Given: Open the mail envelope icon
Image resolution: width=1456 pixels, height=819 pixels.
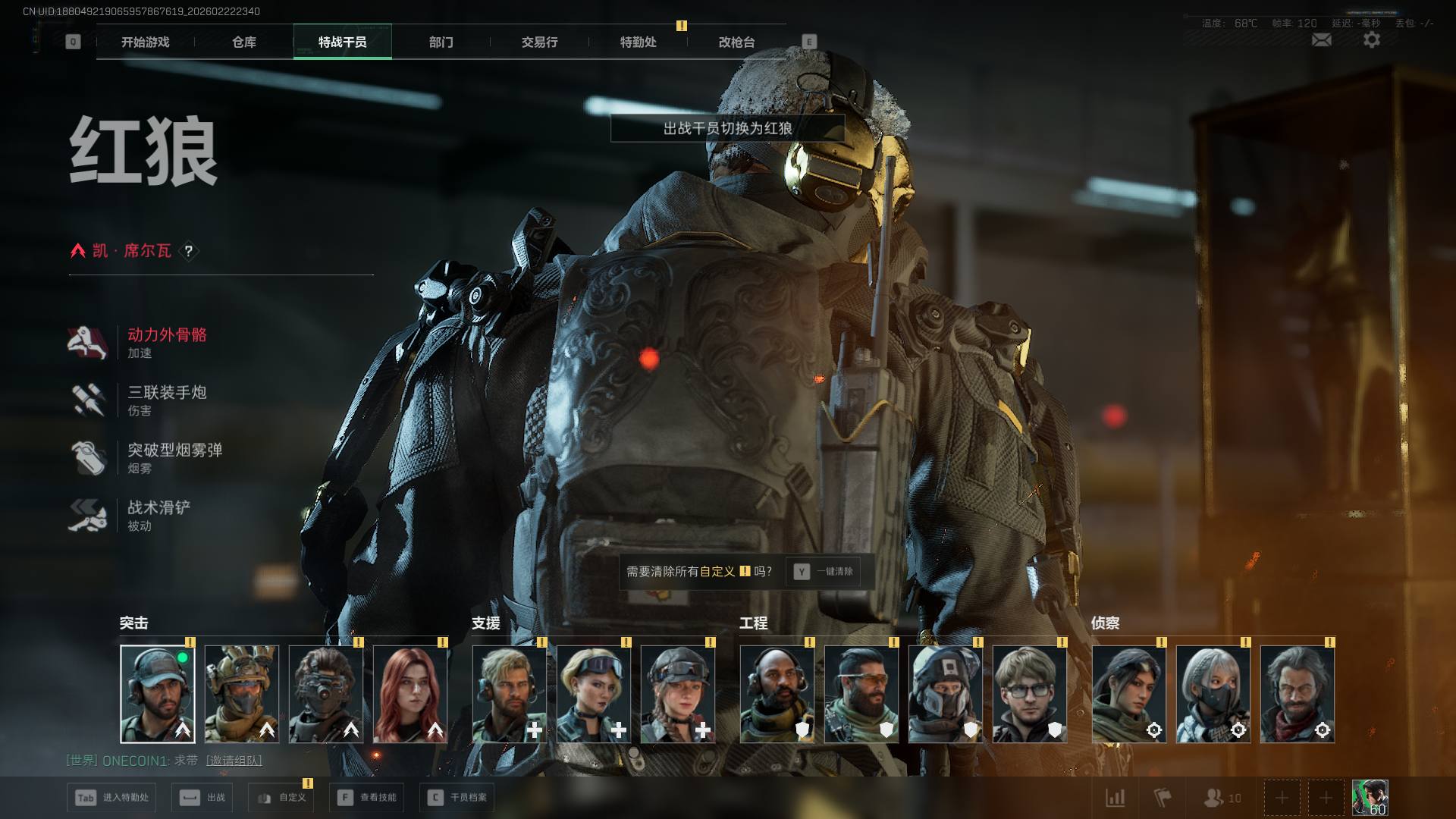Looking at the screenshot, I should pos(1321,40).
